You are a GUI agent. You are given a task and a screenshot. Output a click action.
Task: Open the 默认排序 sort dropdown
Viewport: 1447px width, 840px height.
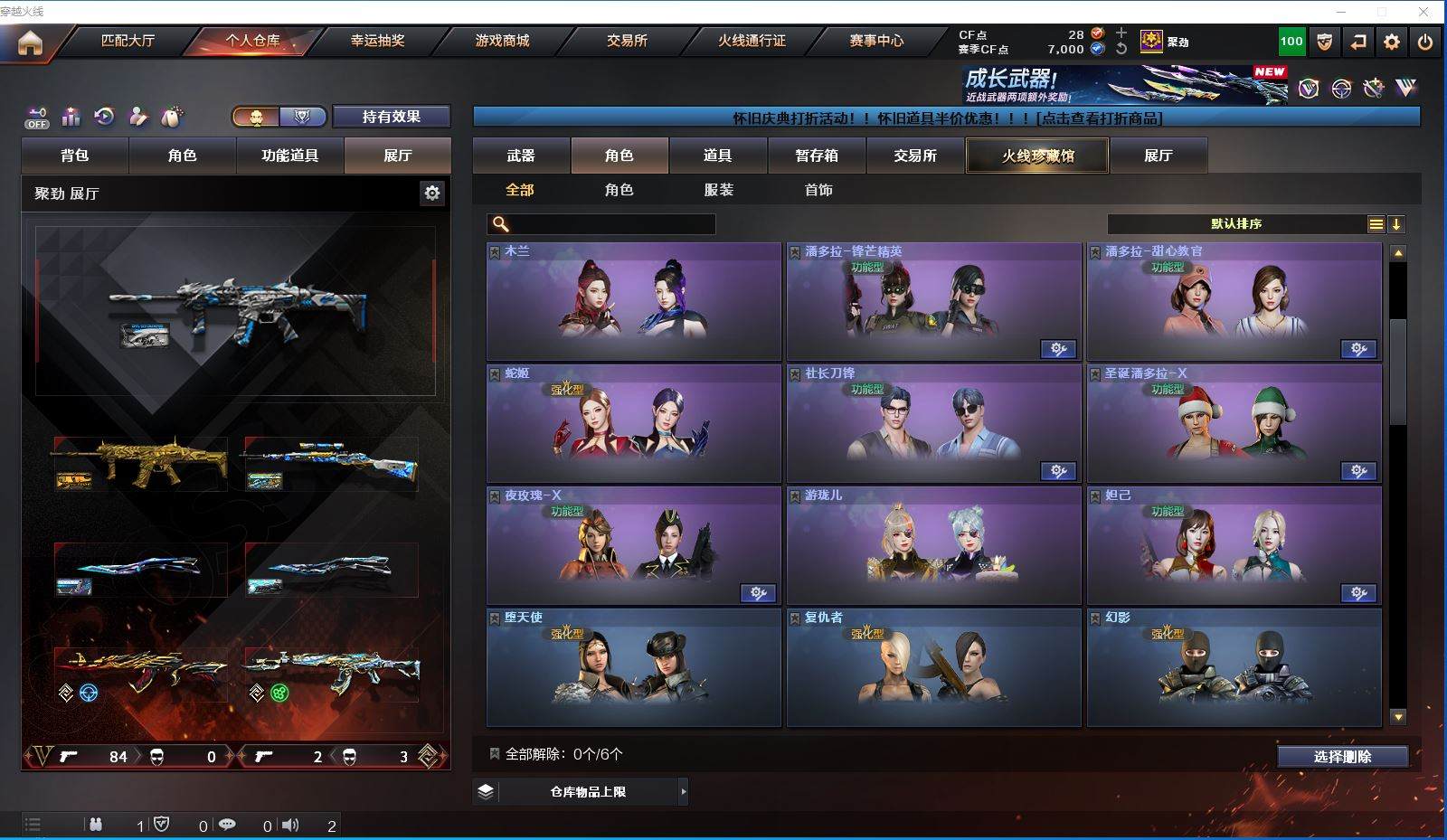pyautogui.click(x=1236, y=224)
